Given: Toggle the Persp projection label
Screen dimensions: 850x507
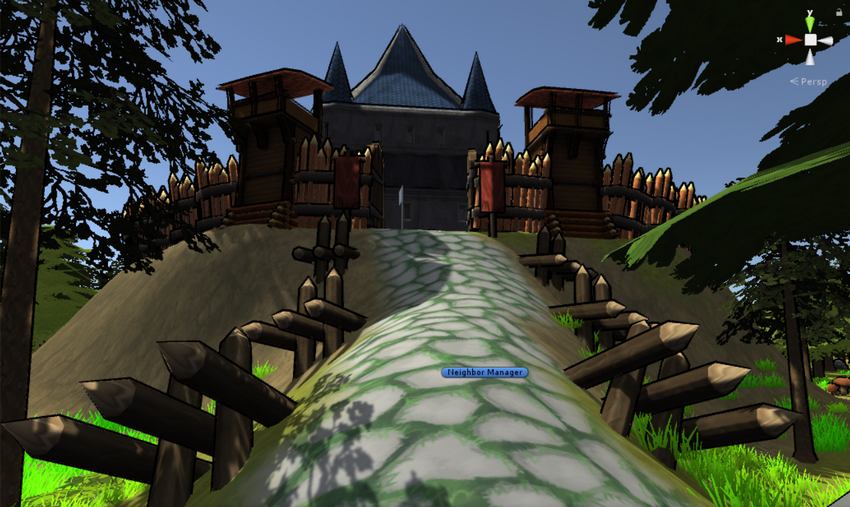Looking at the screenshot, I should tap(811, 81).
